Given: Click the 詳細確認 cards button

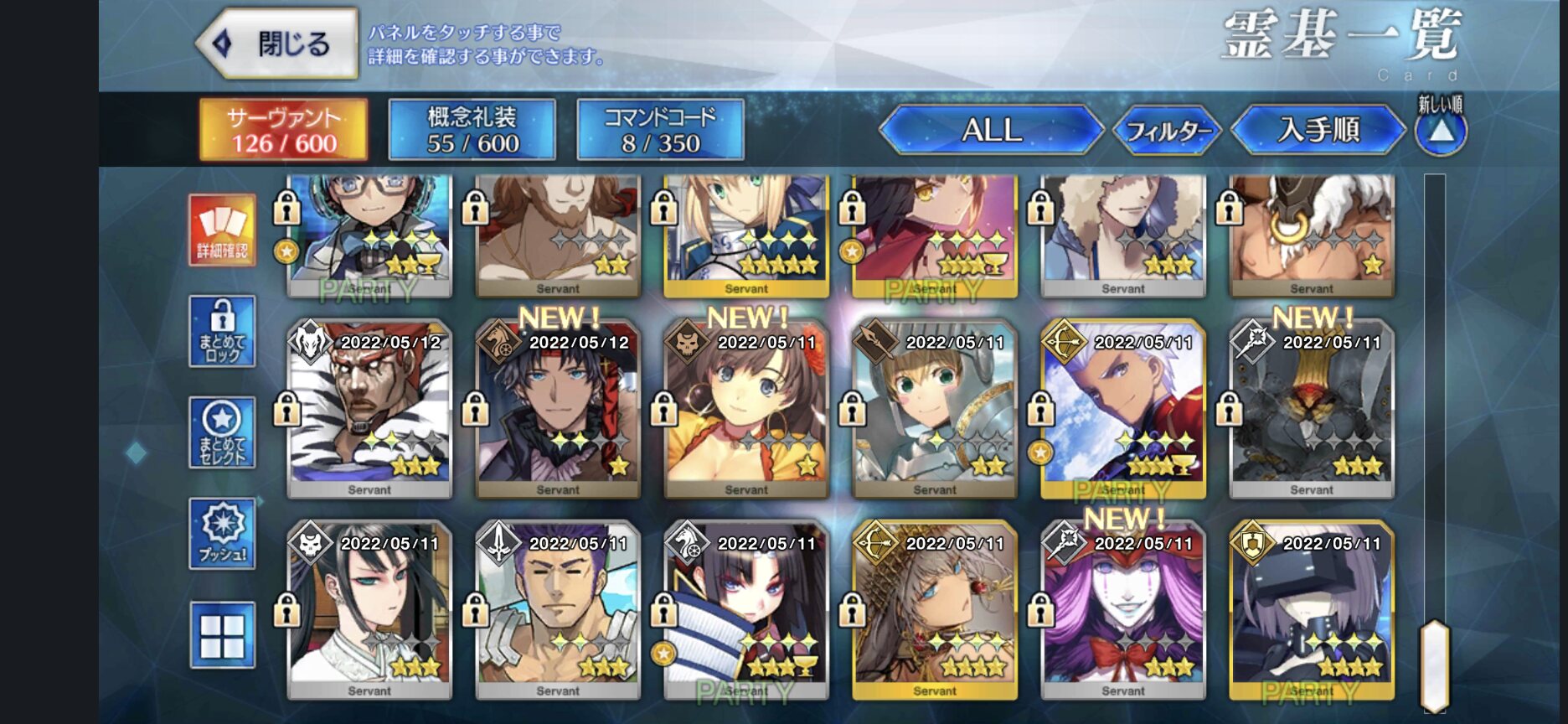Looking at the screenshot, I should click(222, 230).
